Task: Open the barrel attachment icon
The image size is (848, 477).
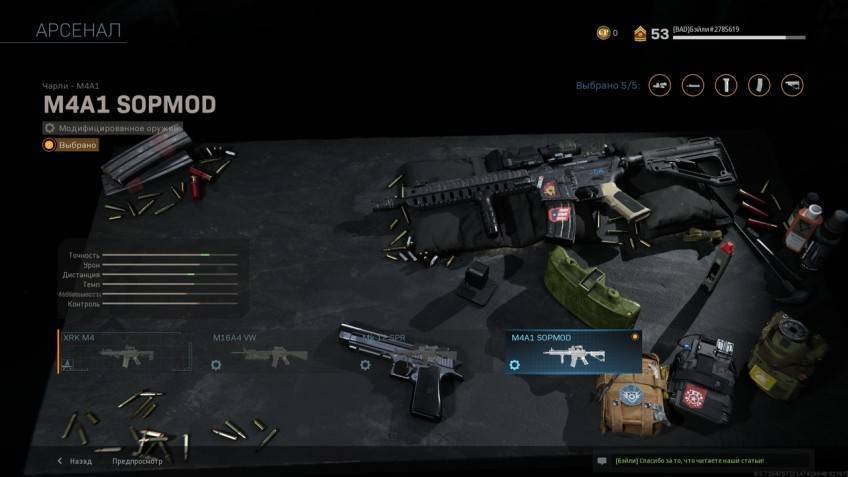Action: coord(693,85)
